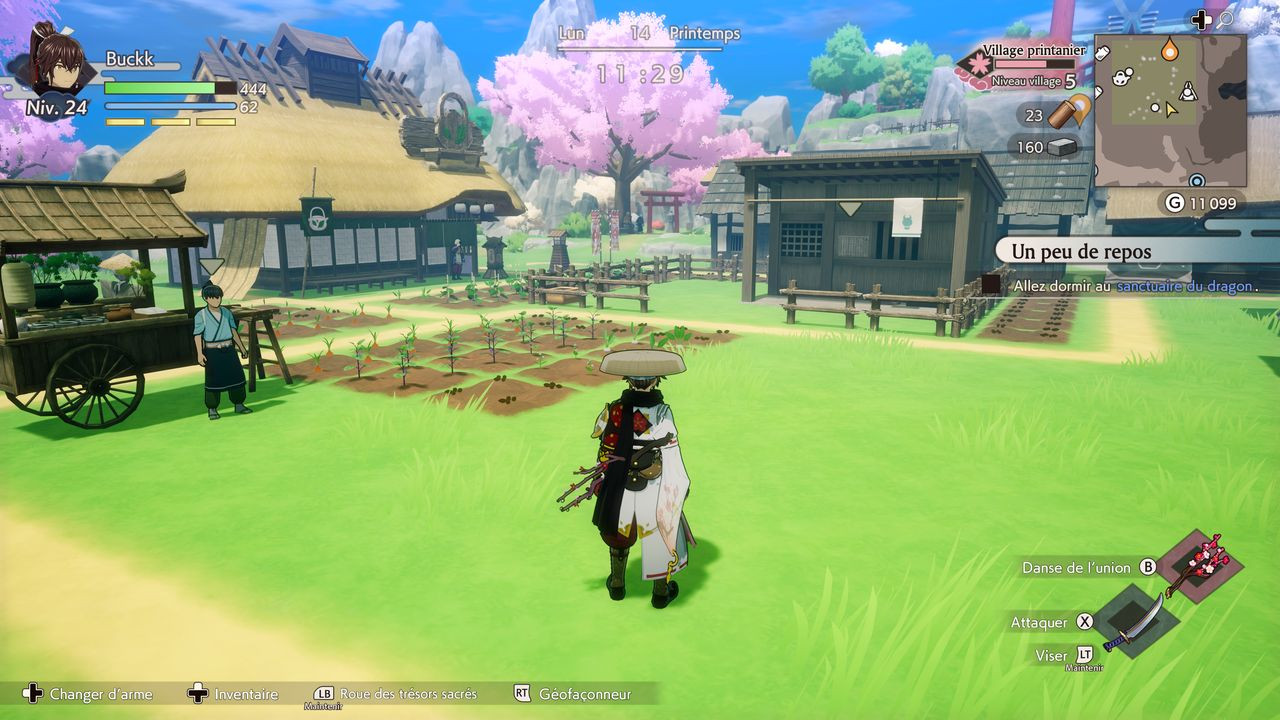Follow the "sanctuaire du dragon" objective link
Viewport: 1280px width, 720px height.
pyautogui.click(x=1184, y=286)
